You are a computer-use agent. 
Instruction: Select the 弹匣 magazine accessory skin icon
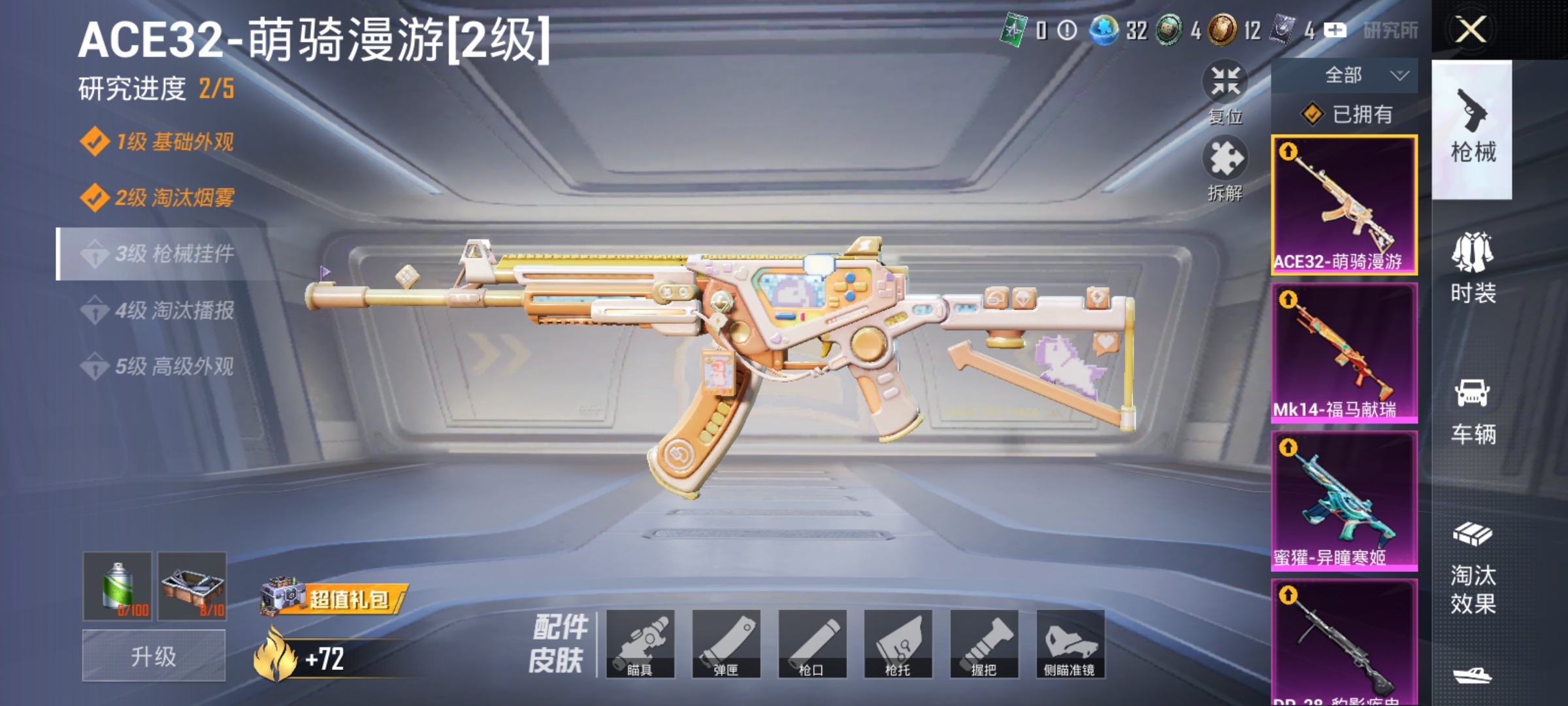click(728, 644)
